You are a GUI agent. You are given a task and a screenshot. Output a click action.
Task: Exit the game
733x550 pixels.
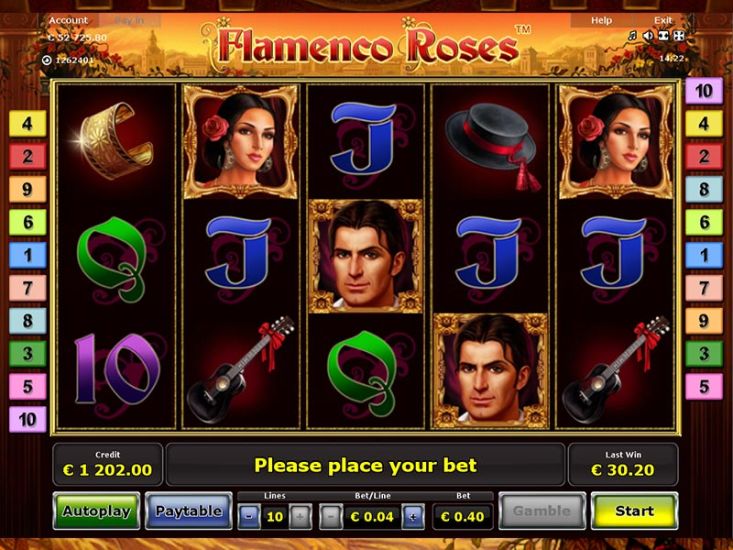coord(663,20)
